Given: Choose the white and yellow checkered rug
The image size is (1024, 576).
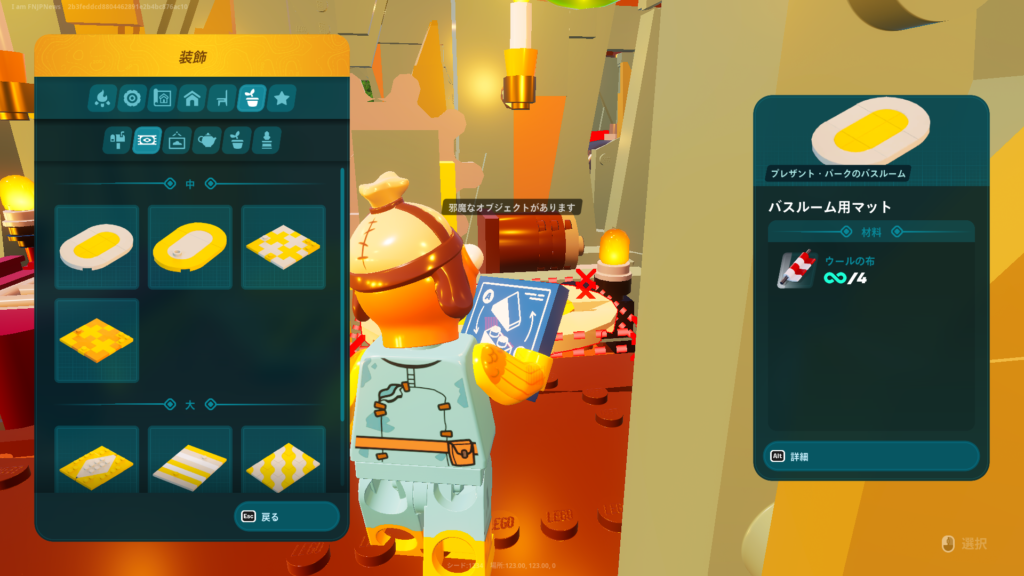Looking at the screenshot, I should (283, 247).
